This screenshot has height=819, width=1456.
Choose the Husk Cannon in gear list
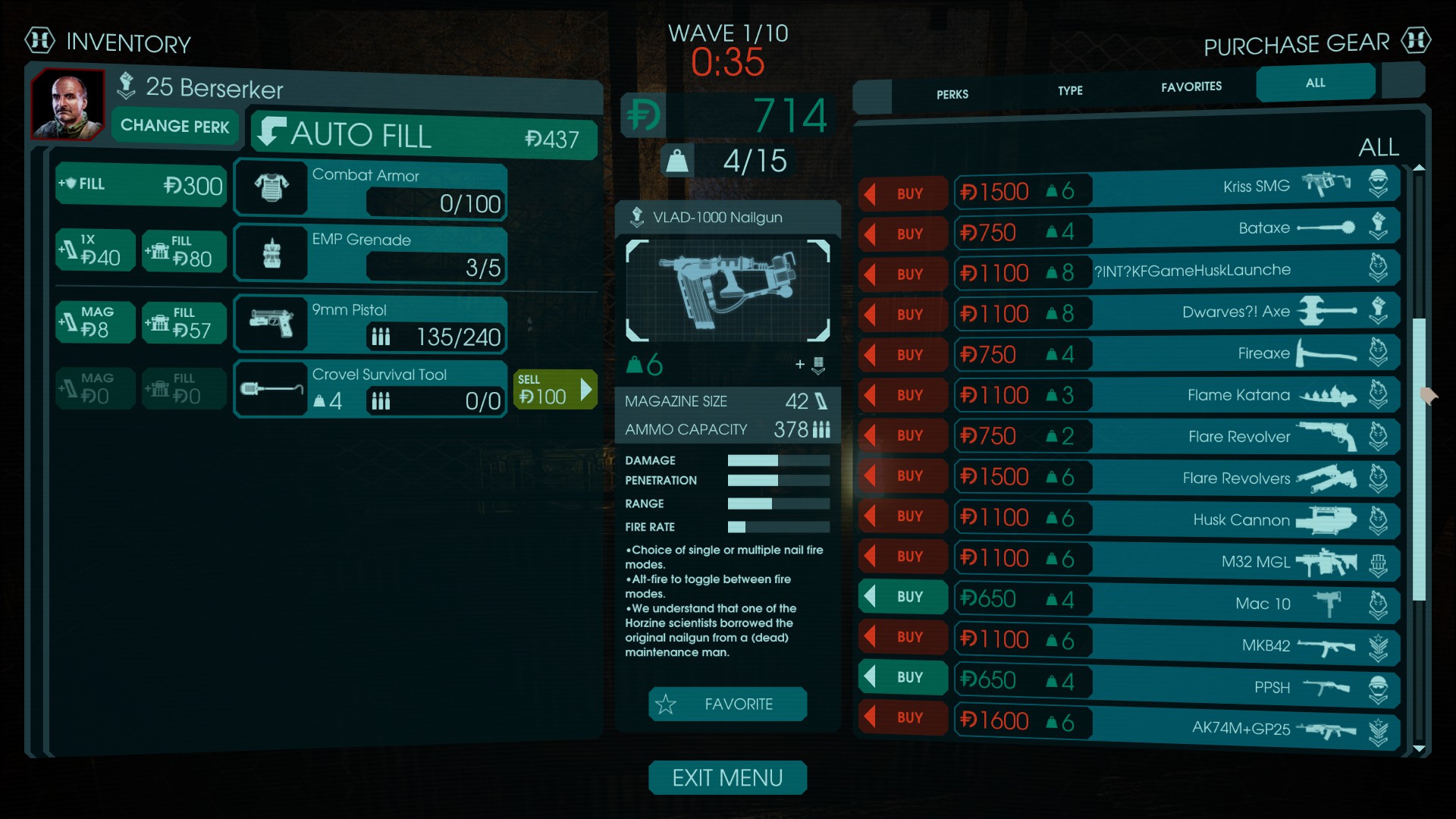pos(1244,519)
